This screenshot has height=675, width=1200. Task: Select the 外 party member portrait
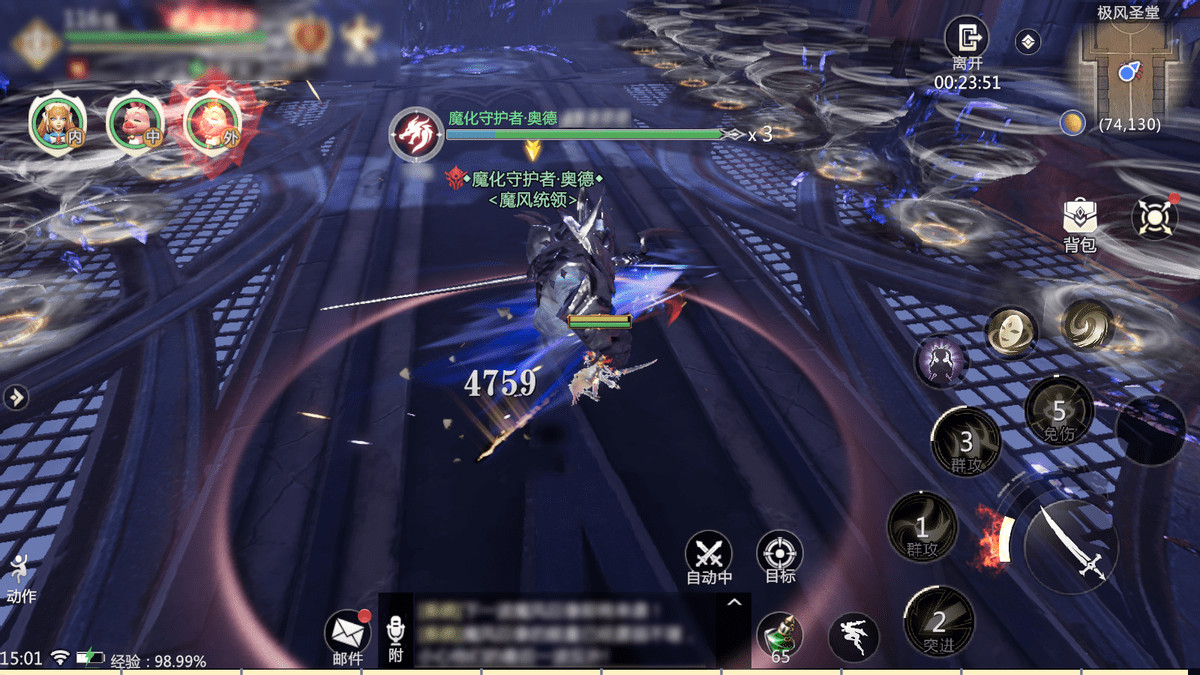(x=212, y=124)
